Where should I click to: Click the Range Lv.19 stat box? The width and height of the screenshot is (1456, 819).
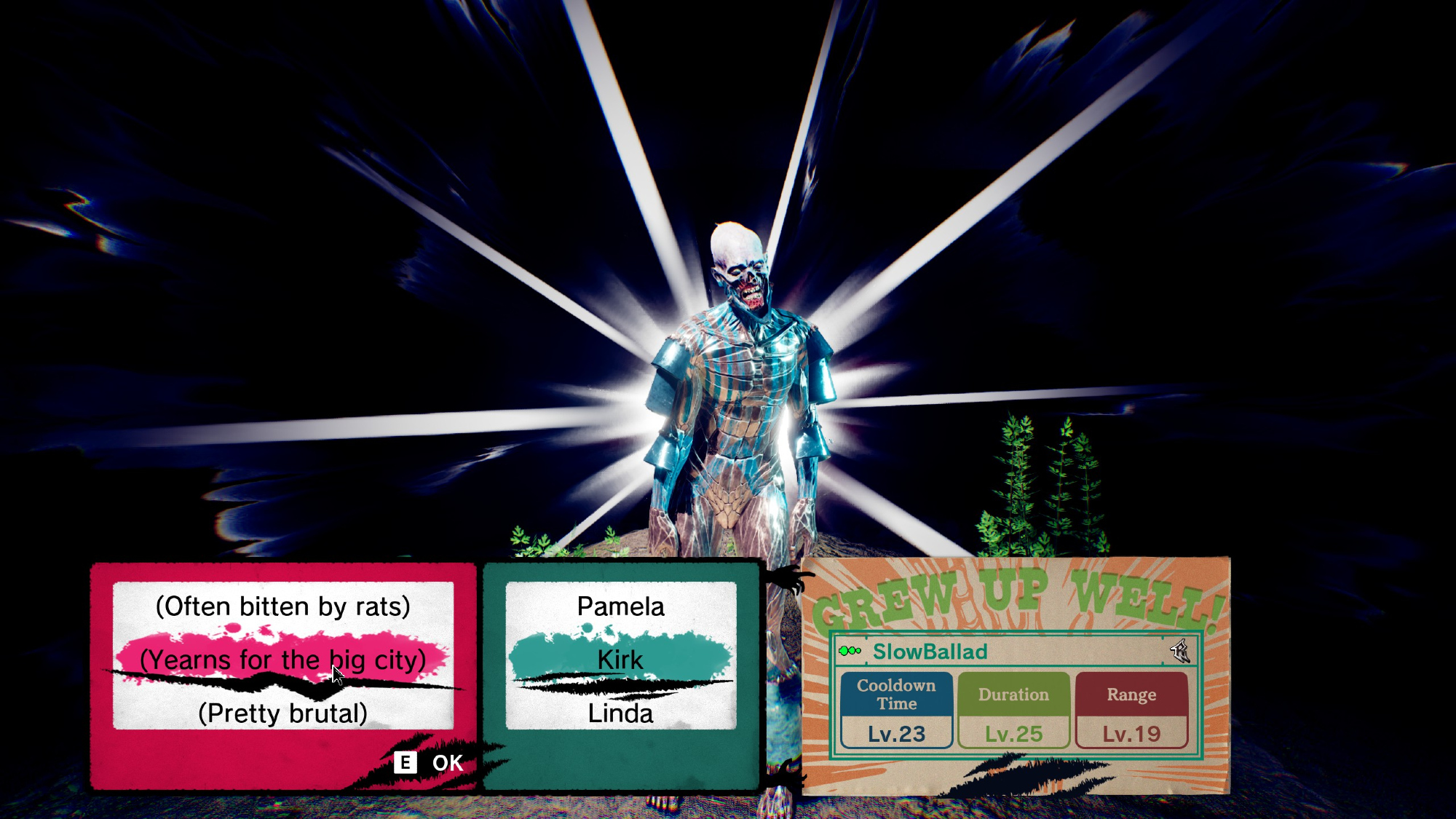point(1131,711)
